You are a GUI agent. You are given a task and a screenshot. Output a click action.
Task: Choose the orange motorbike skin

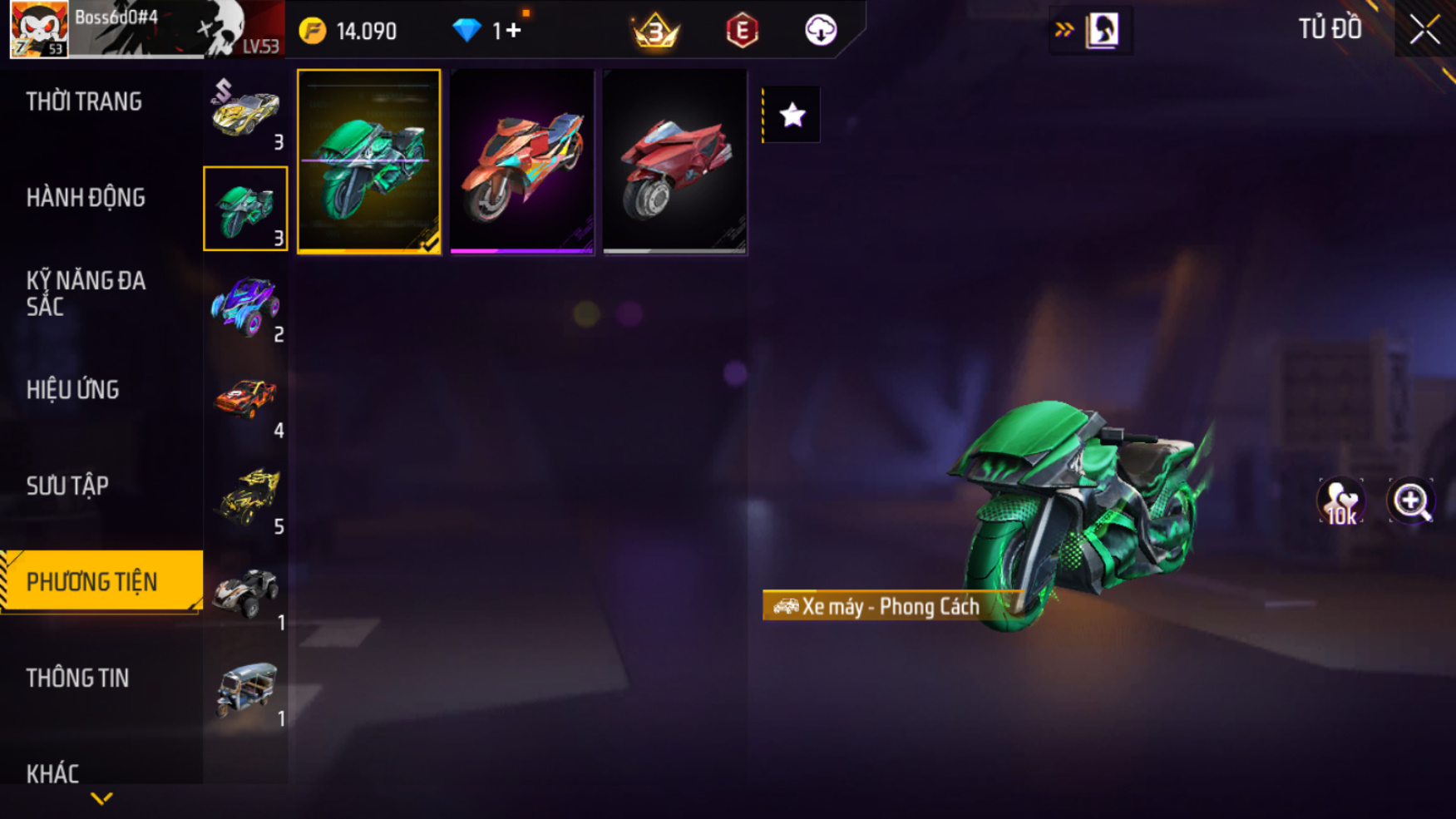522,161
